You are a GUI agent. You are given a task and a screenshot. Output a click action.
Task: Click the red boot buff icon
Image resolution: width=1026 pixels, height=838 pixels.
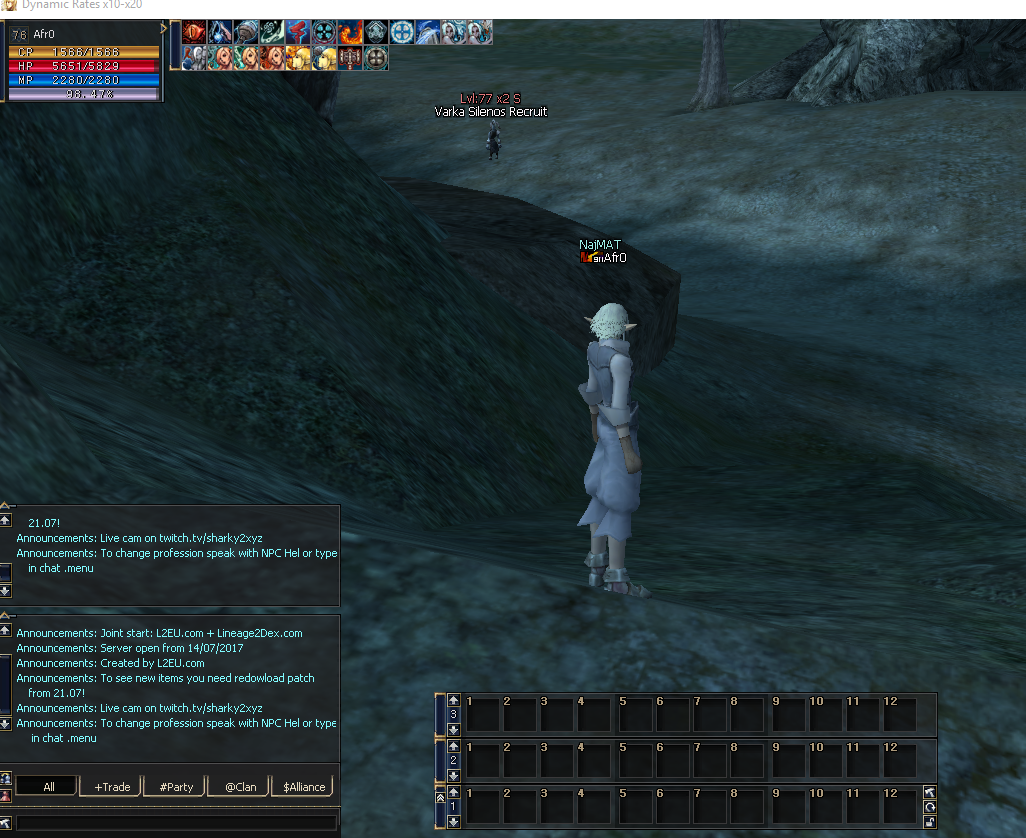(298, 33)
